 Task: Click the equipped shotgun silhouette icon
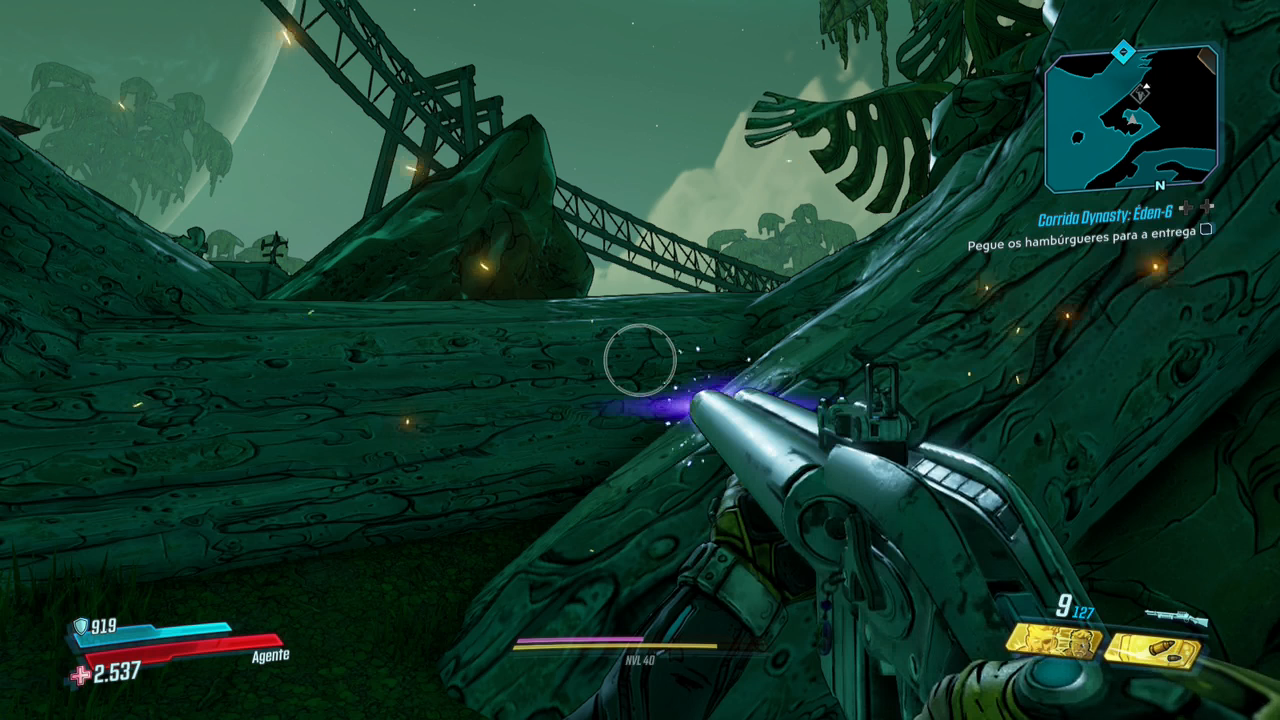pos(1174,618)
